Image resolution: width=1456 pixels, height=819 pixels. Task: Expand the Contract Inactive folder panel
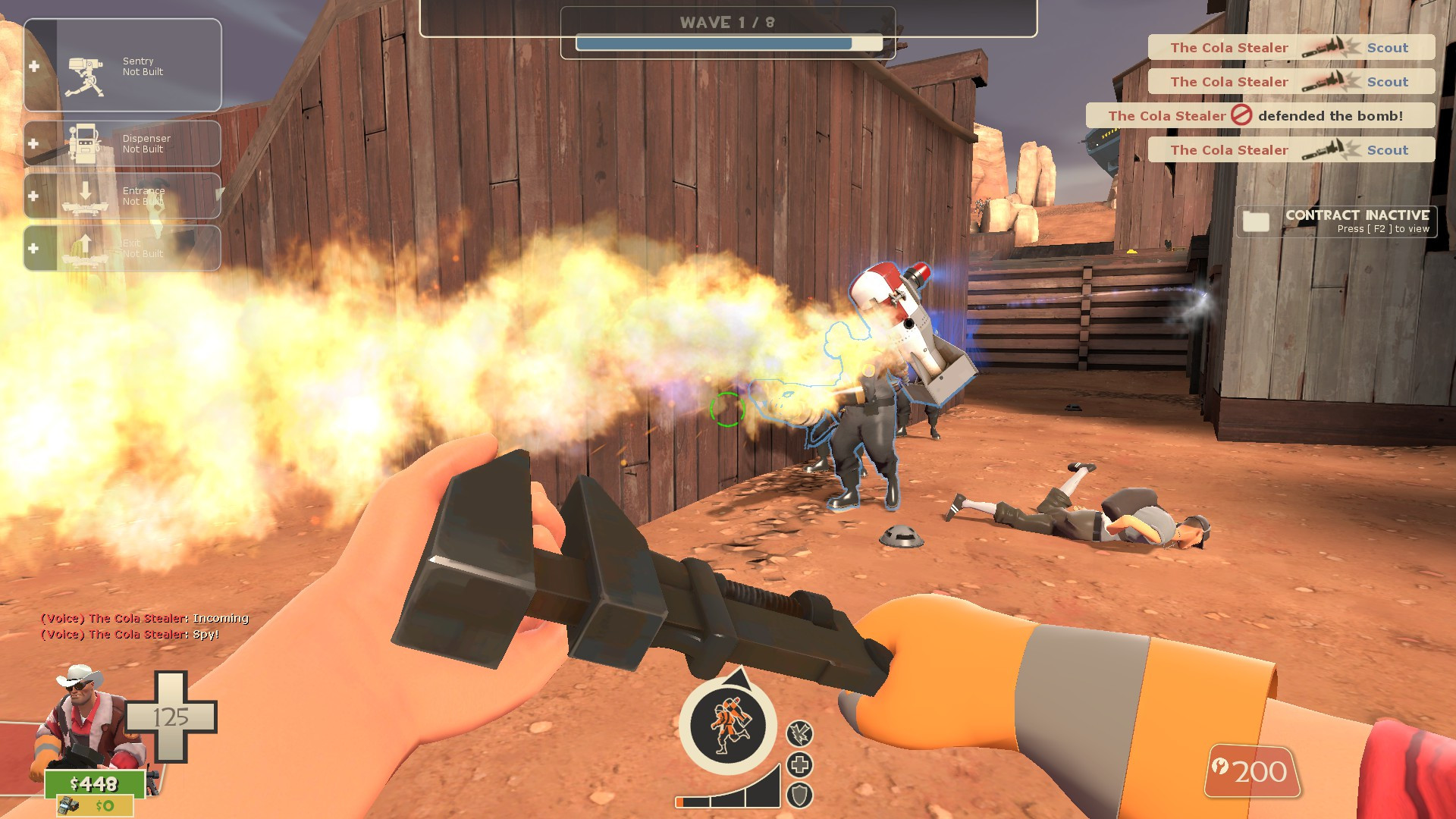click(x=1335, y=221)
